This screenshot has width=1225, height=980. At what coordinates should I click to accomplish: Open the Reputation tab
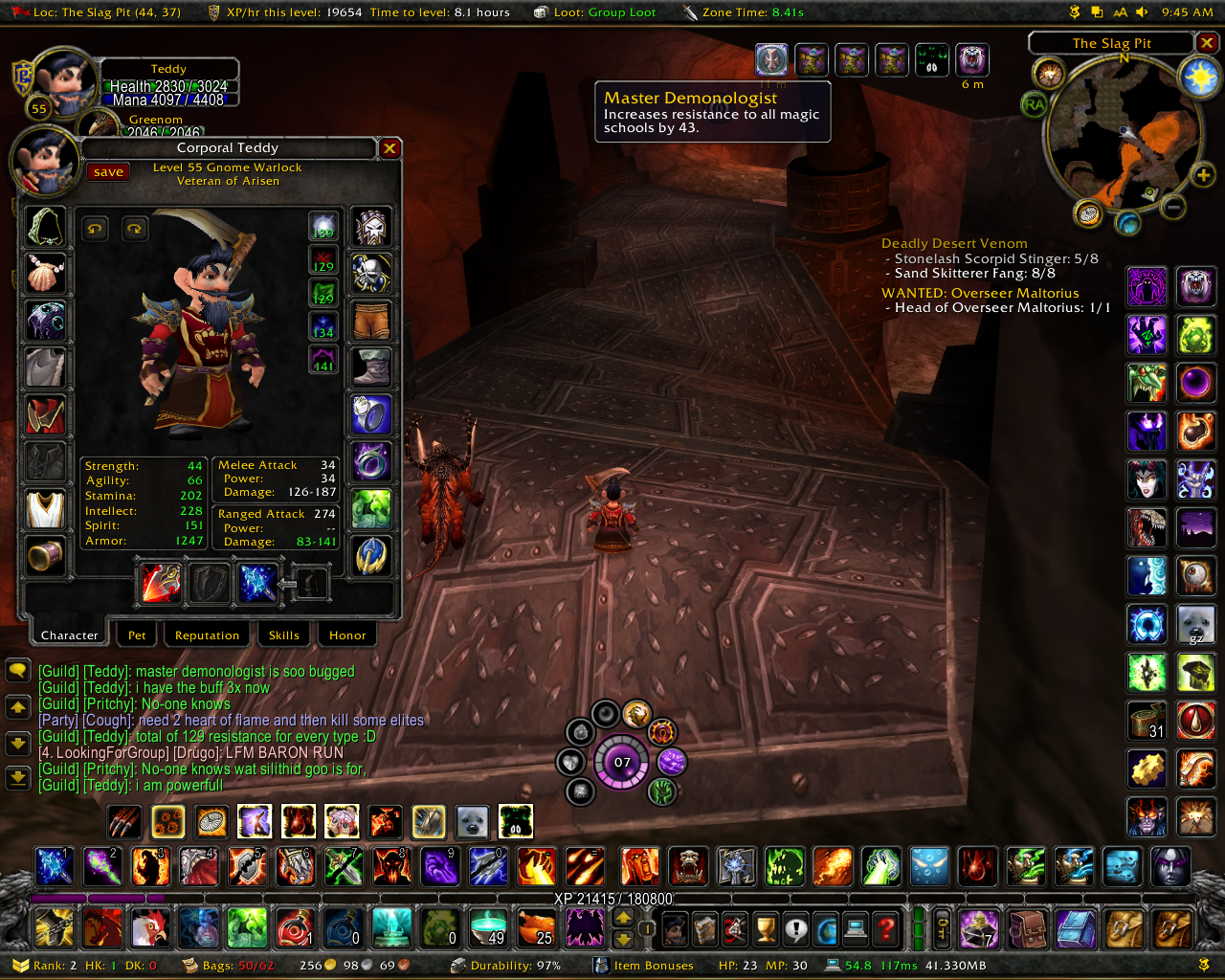(x=207, y=635)
